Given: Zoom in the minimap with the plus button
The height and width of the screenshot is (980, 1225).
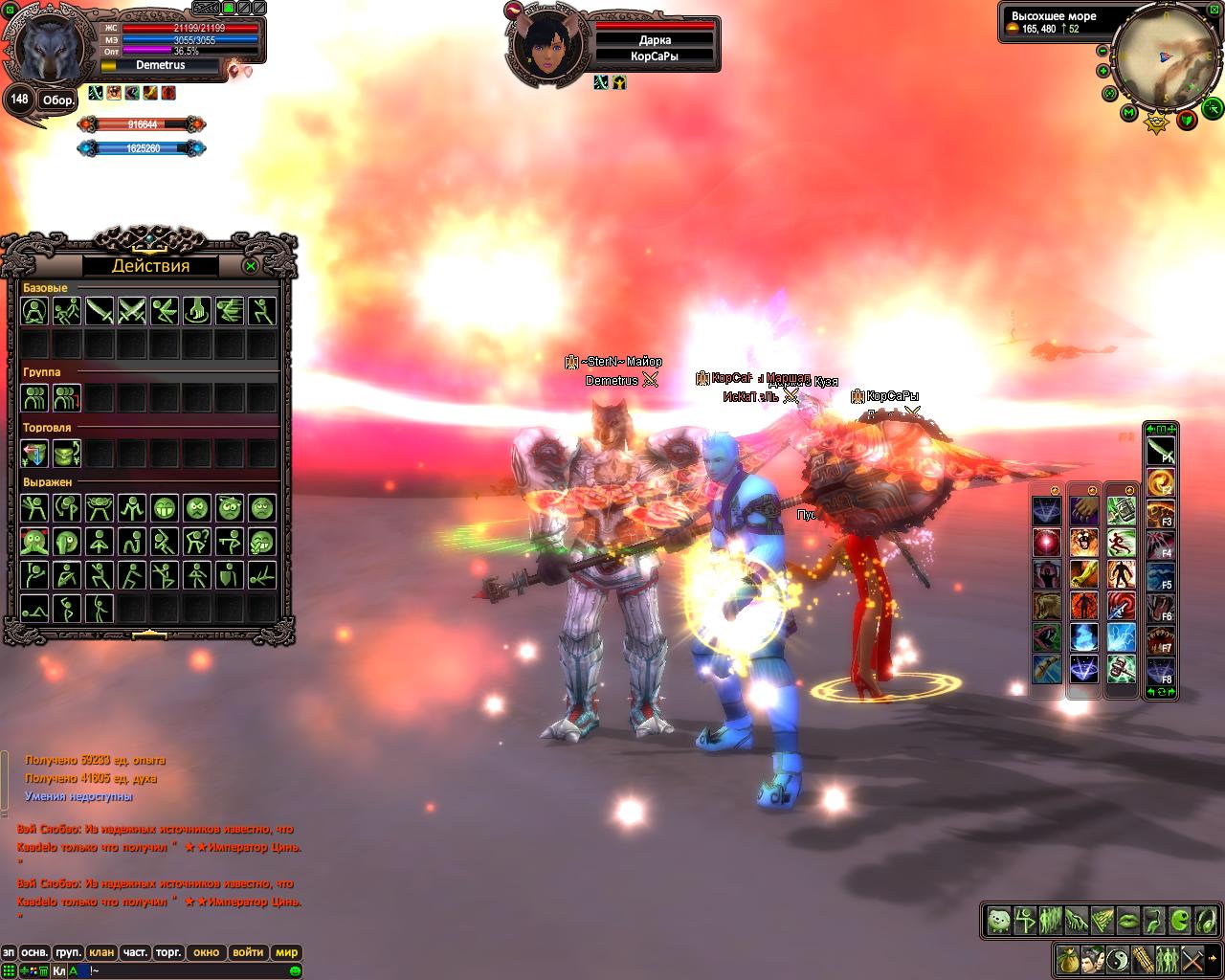Looking at the screenshot, I should pos(1103,71).
